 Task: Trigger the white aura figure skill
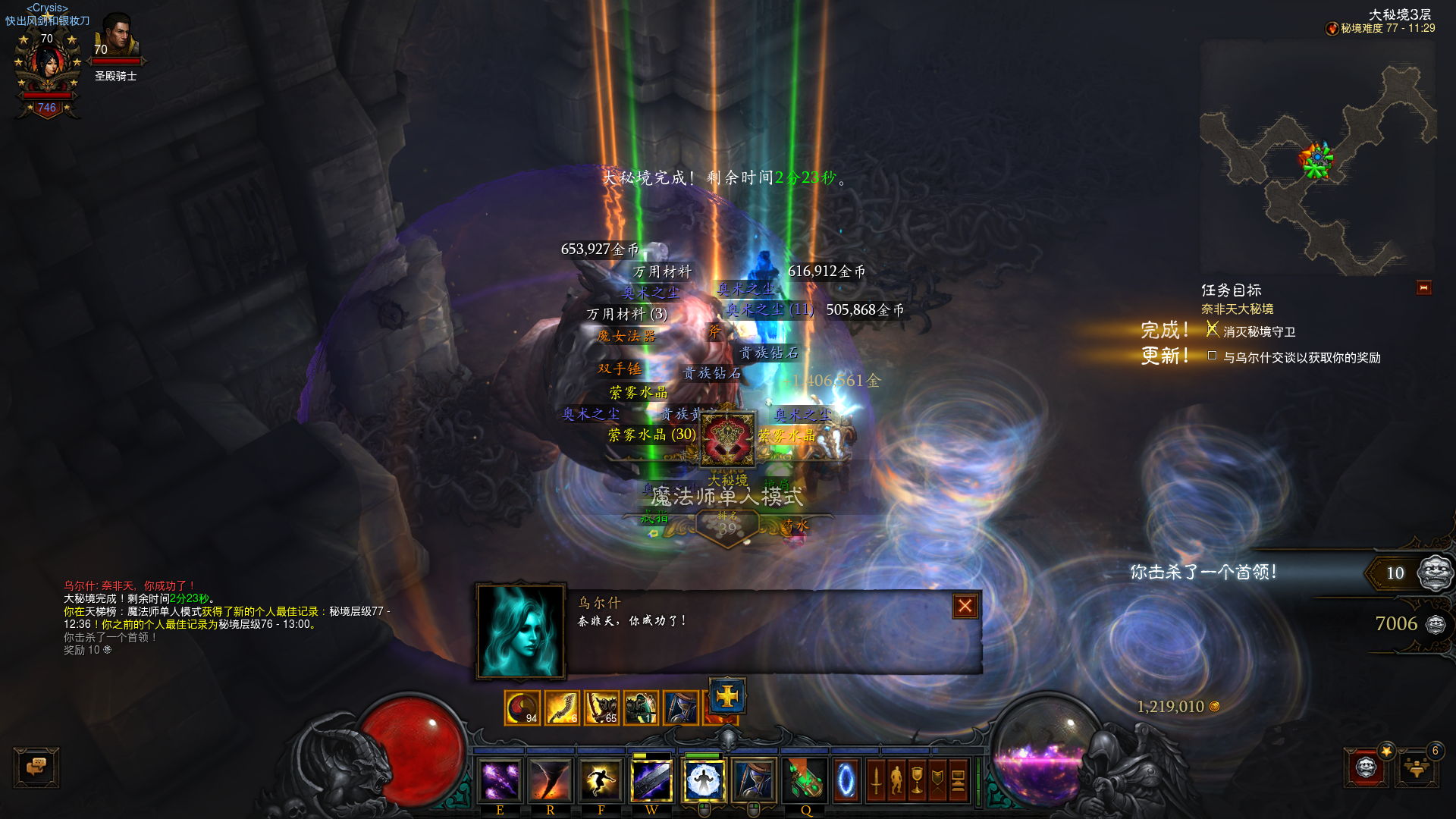coord(703,780)
